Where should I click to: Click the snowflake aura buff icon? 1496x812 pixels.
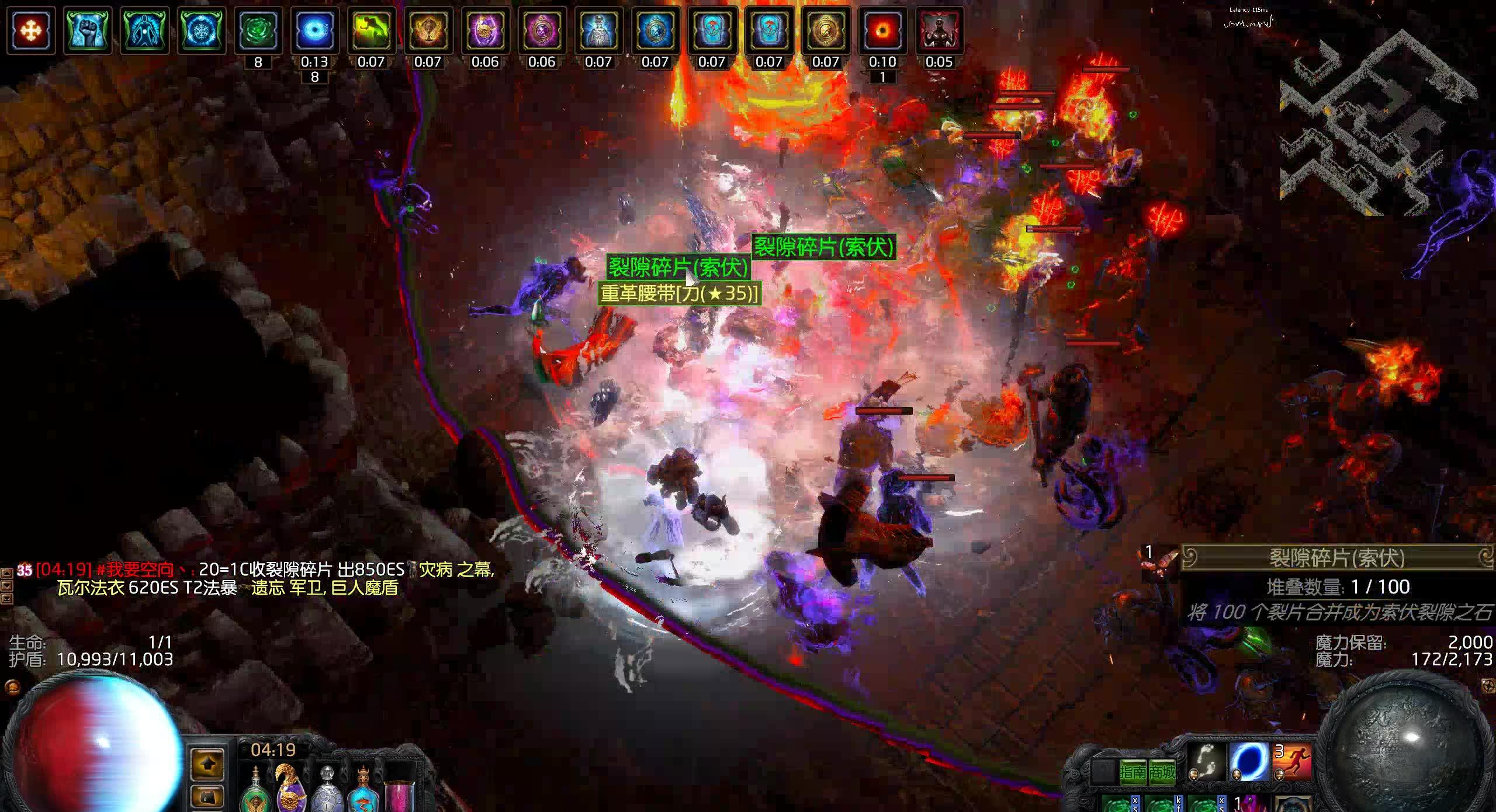[x=202, y=30]
